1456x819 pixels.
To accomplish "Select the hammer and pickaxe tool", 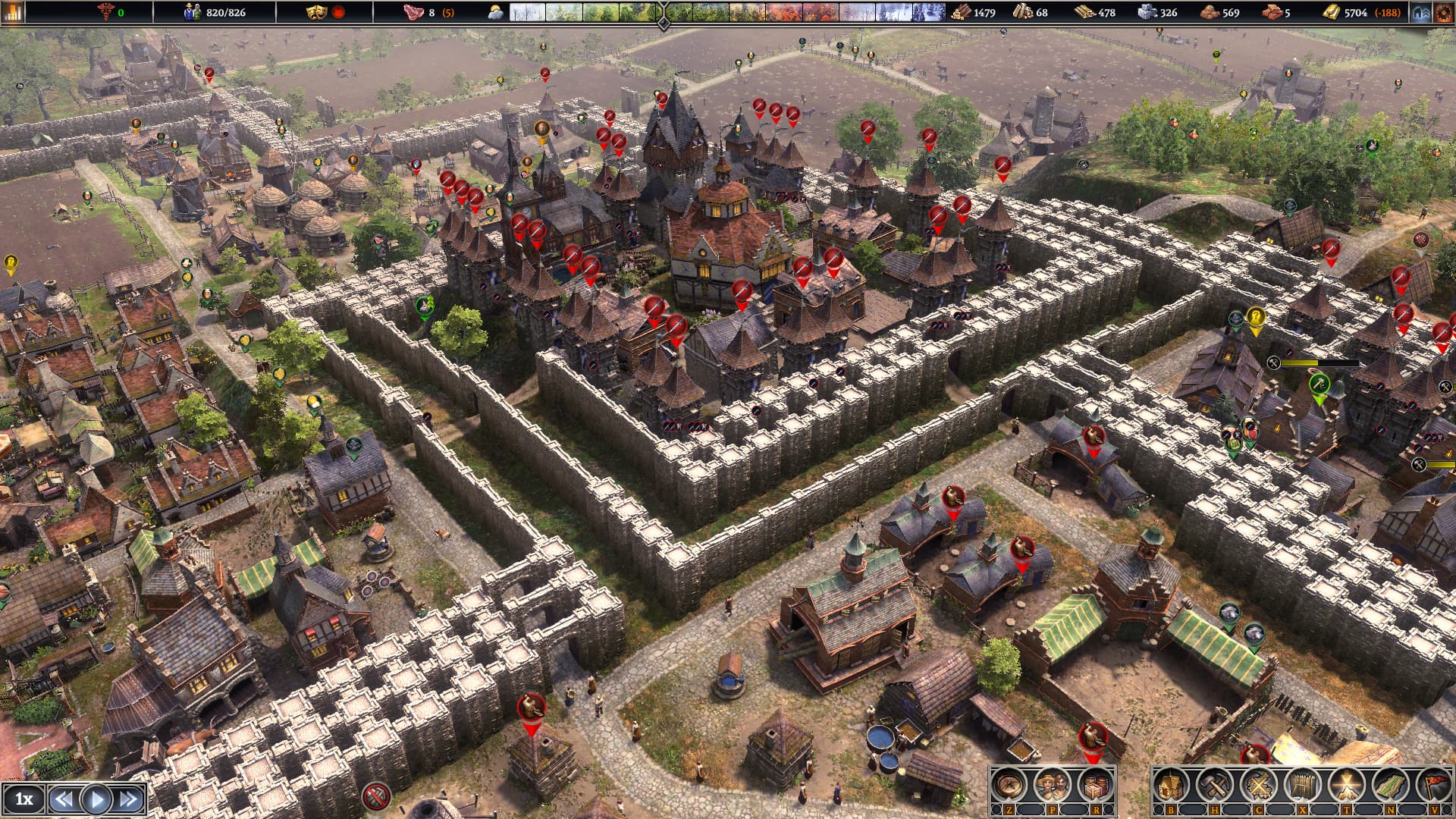I will pos(1215,786).
